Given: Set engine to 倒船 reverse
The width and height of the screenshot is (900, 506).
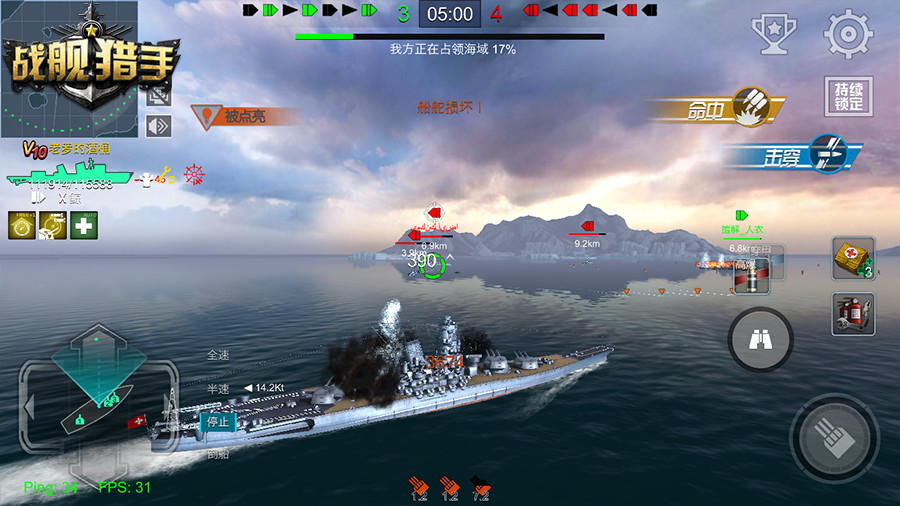Looking at the screenshot, I should point(218,454).
